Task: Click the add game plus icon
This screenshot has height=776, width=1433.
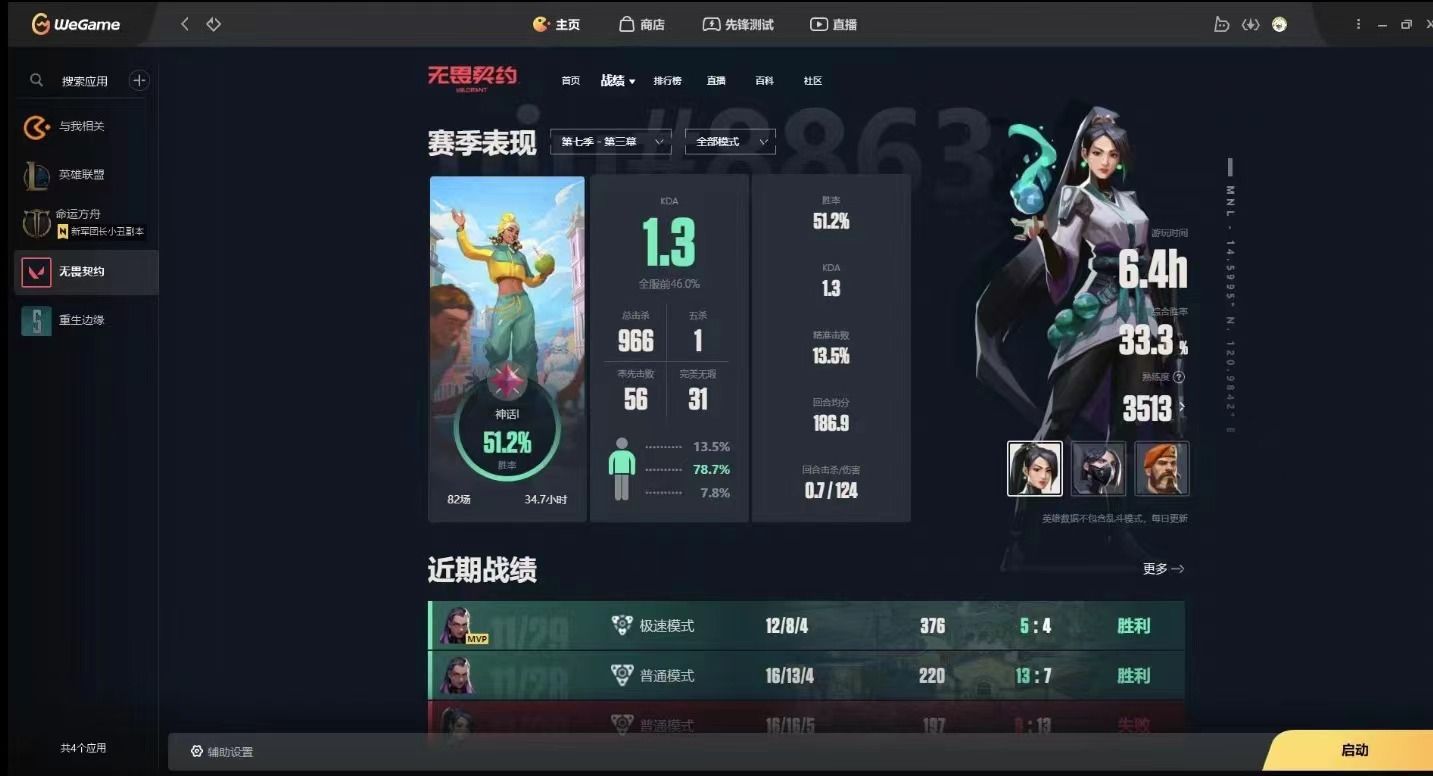Action: pos(139,80)
